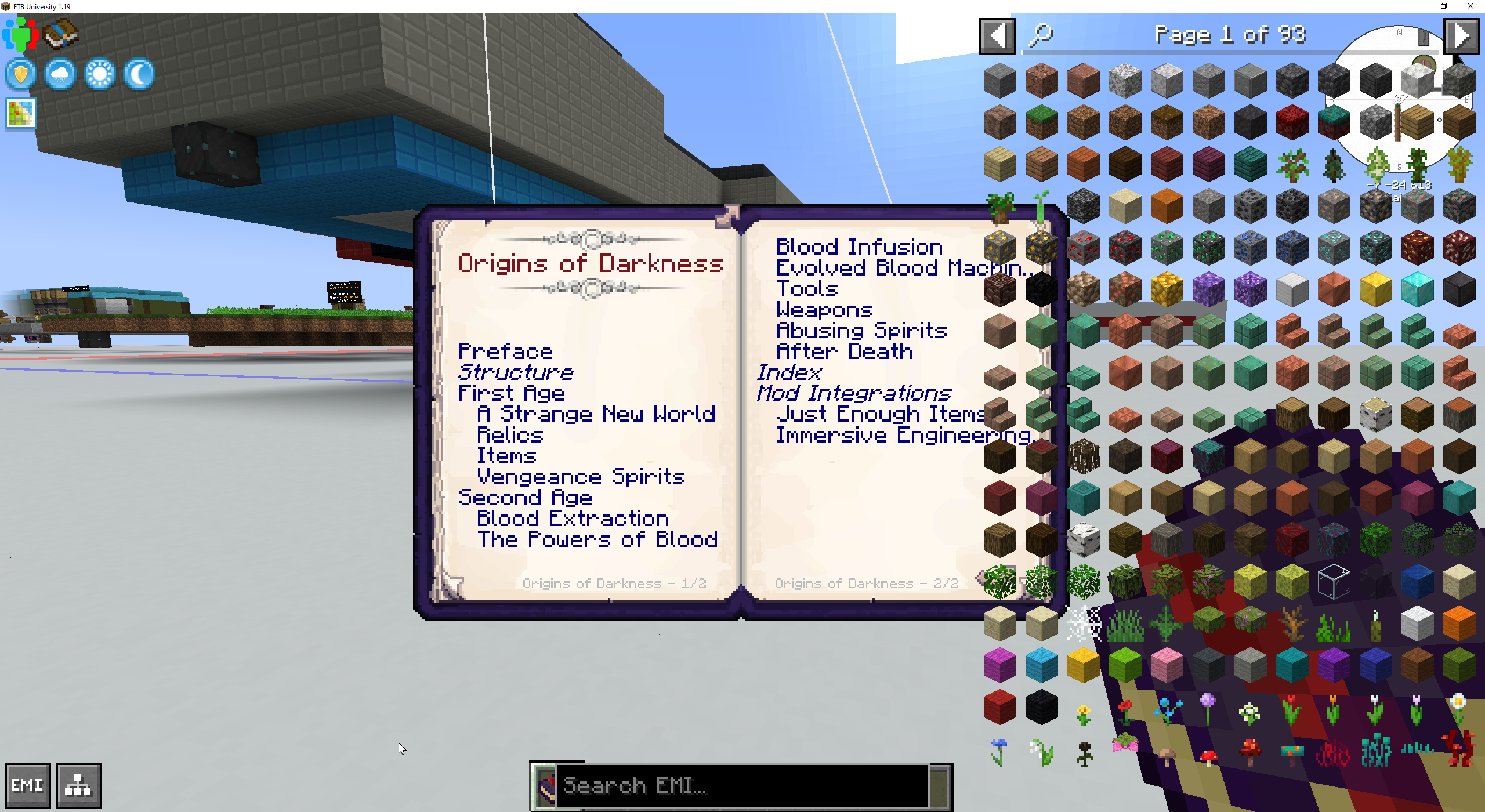Set time to day with sun button
The height and width of the screenshot is (812, 1485).
click(x=99, y=74)
